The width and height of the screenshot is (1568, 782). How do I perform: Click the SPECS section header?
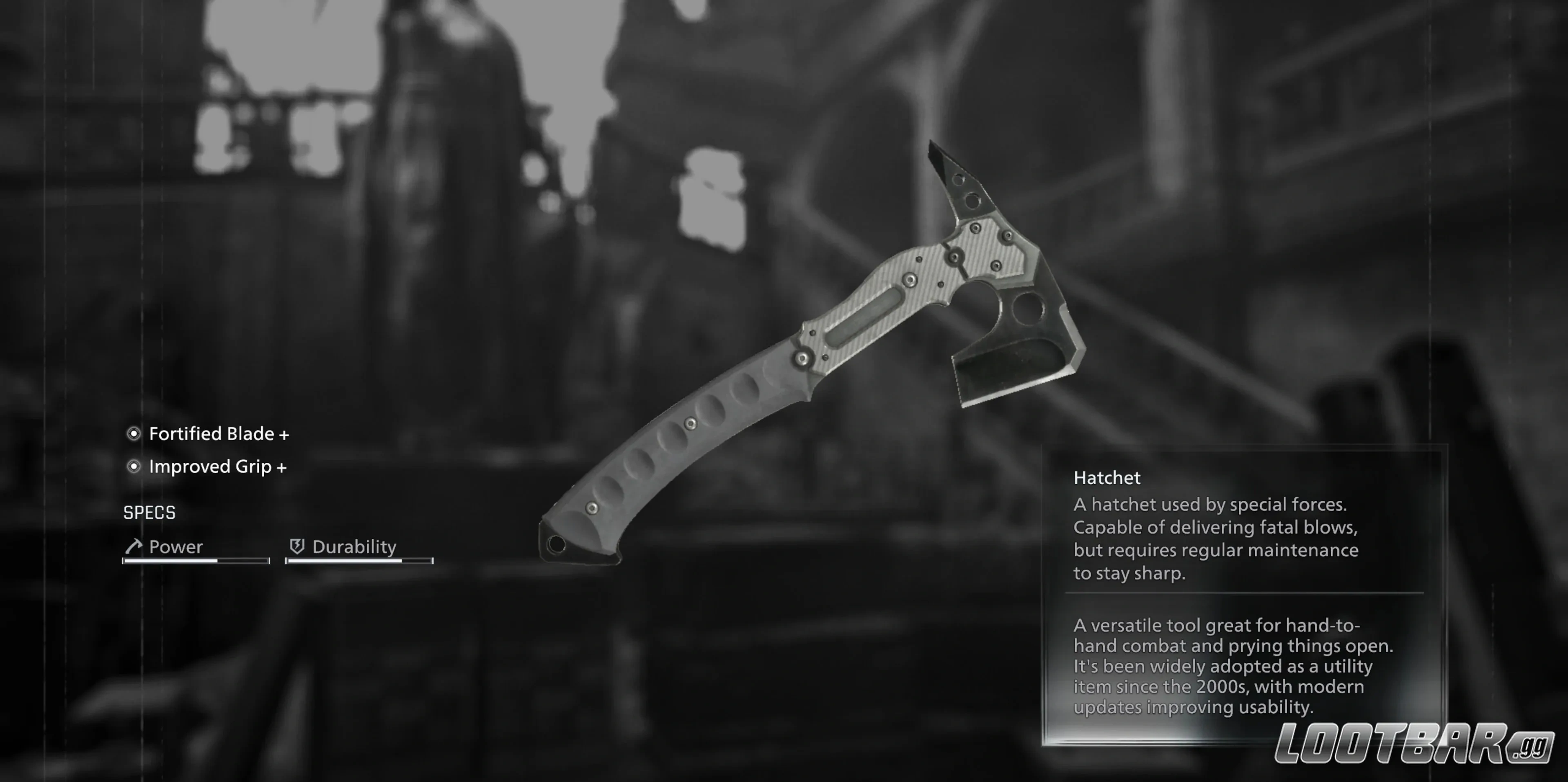click(x=149, y=512)
